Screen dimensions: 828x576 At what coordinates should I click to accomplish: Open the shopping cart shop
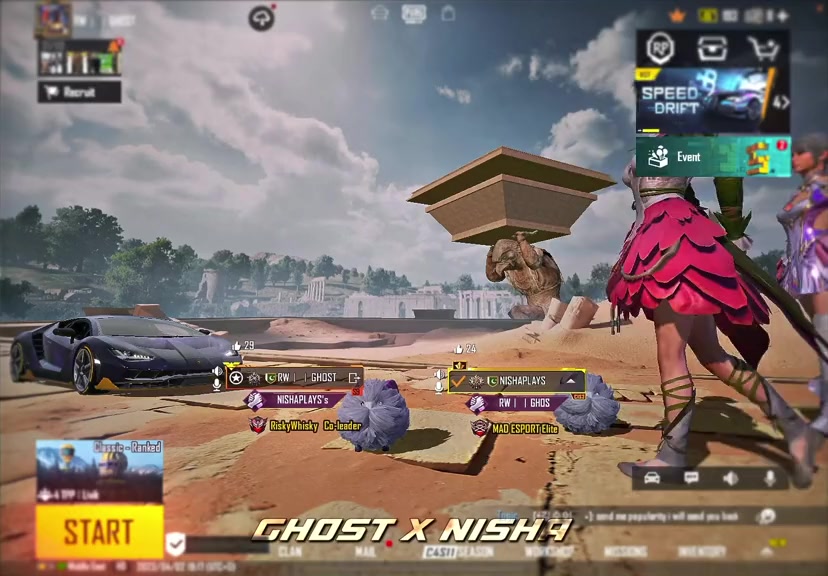(763, 49)
